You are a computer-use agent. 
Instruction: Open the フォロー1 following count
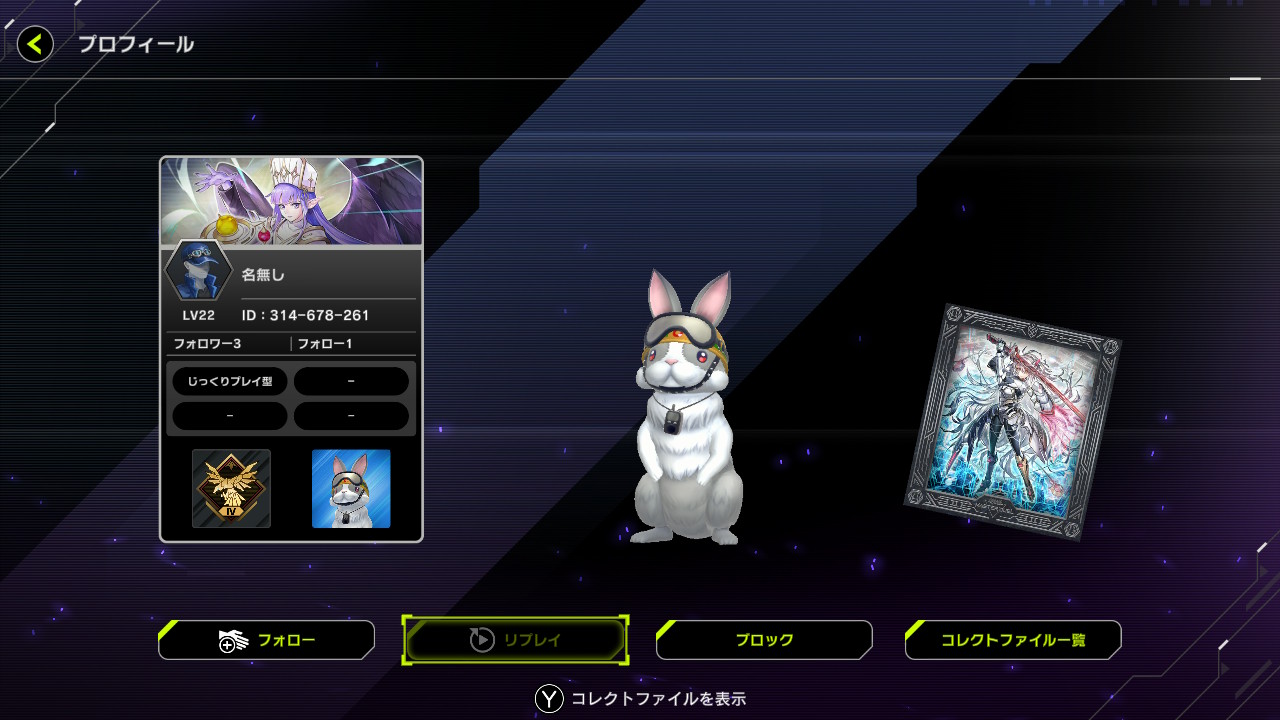pos(325,344)
